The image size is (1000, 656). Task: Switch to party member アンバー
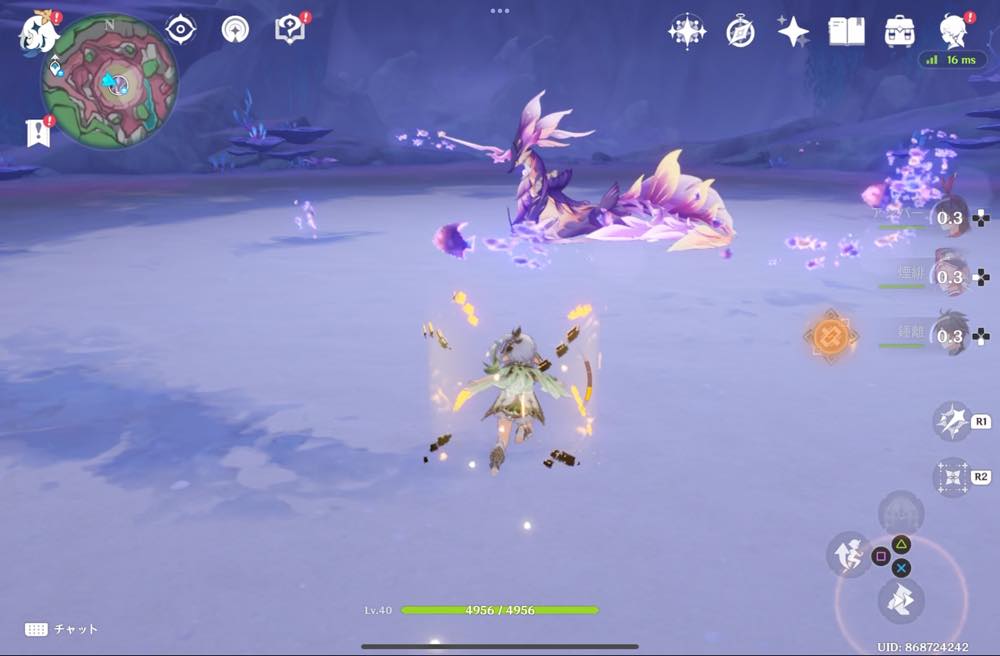[x=948, y=217]
